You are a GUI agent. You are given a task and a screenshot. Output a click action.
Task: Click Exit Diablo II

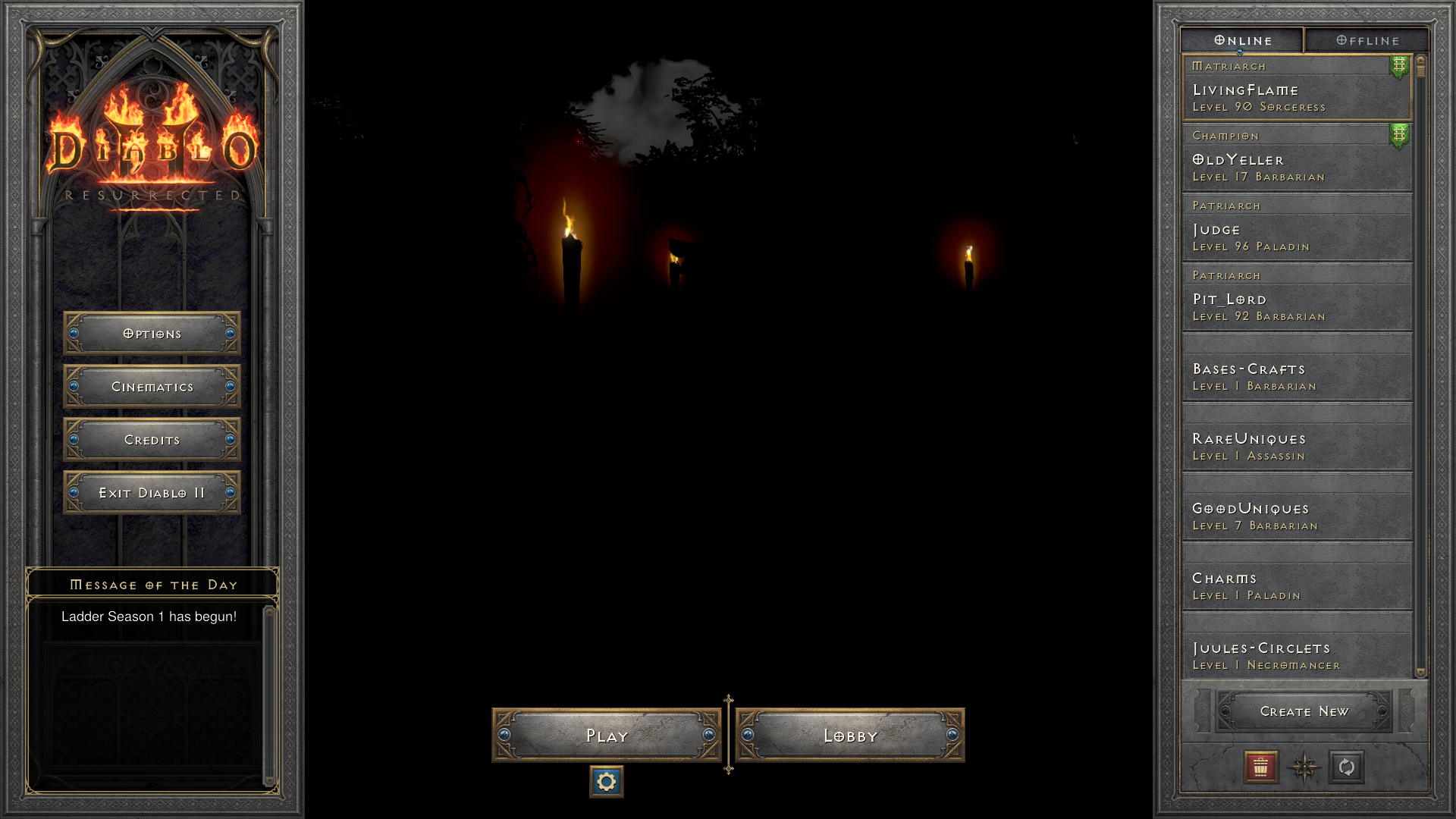pyautogui.click(x=151, y=491)
